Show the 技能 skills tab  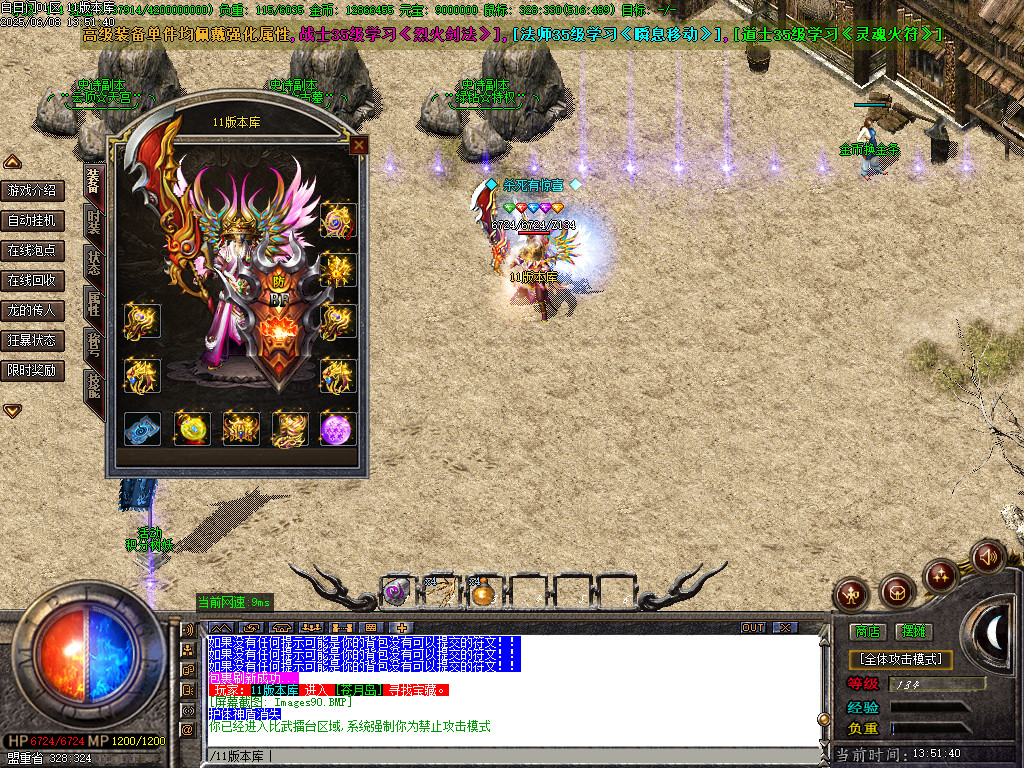93,386
